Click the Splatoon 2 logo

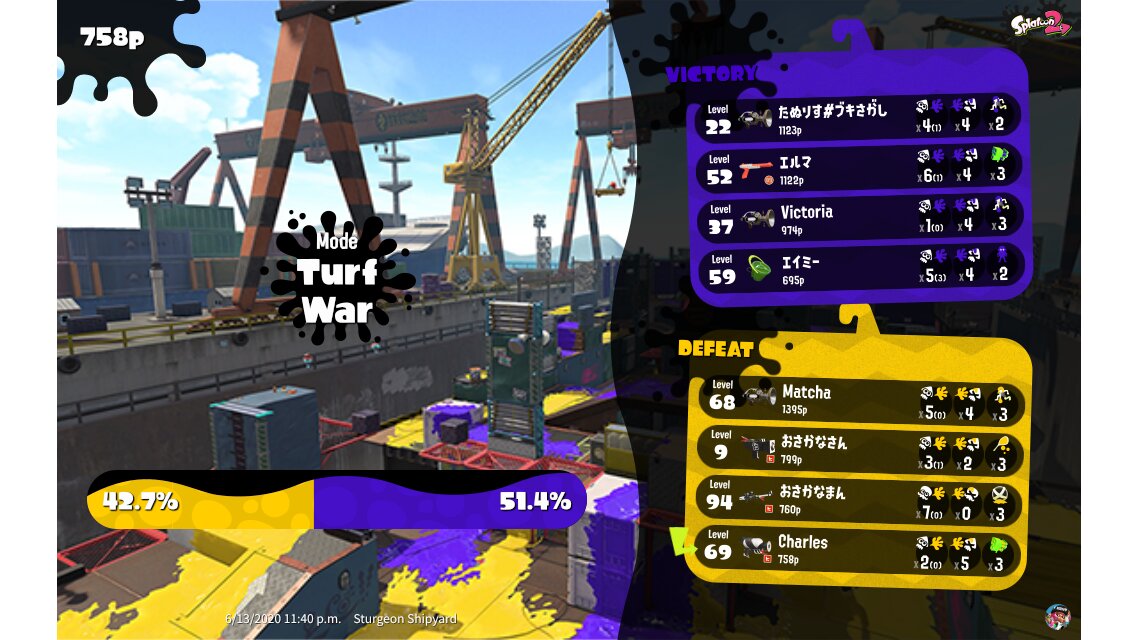[x=1040, y=23]
